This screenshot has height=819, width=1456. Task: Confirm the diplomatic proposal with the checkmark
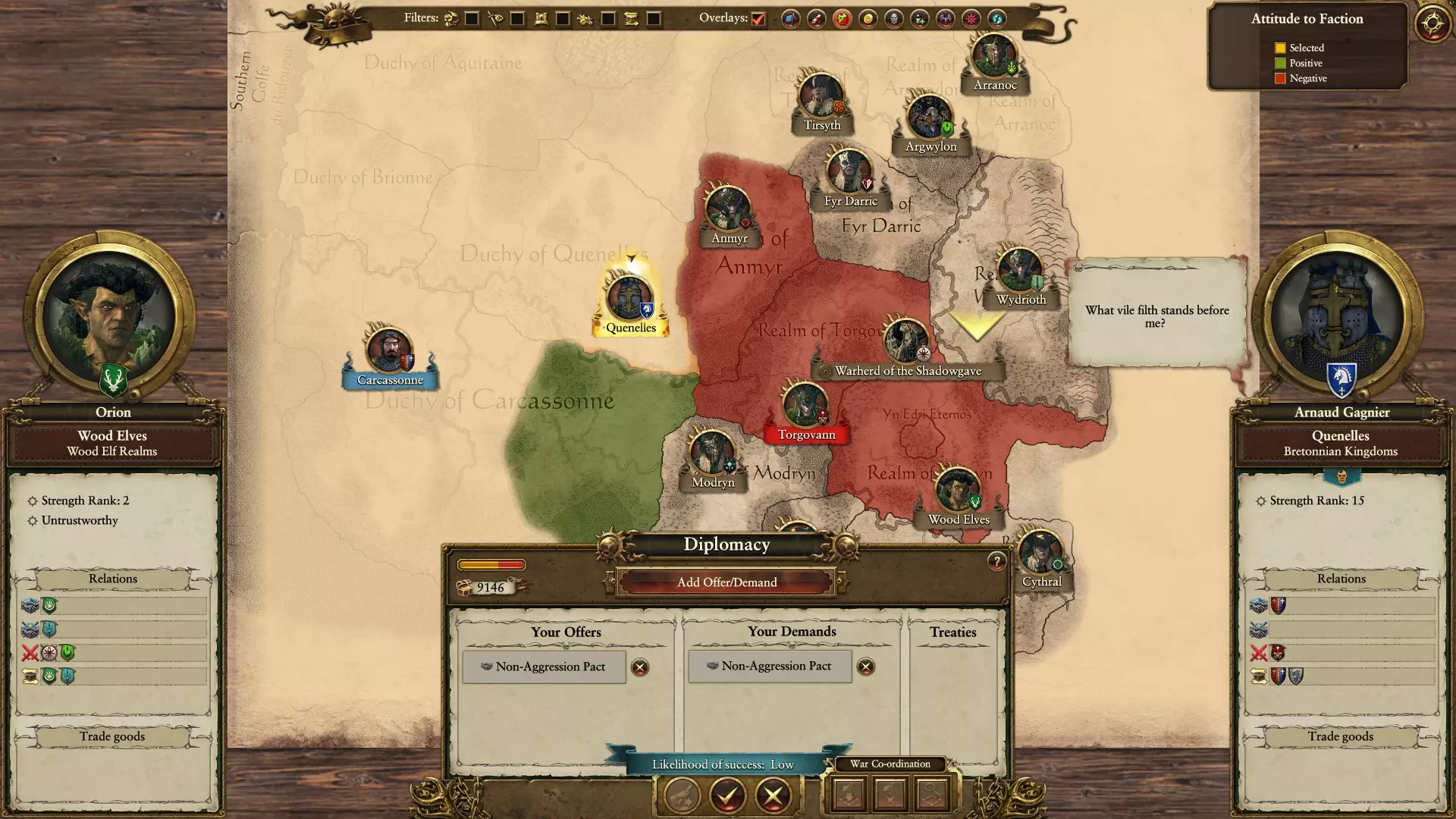727,795
